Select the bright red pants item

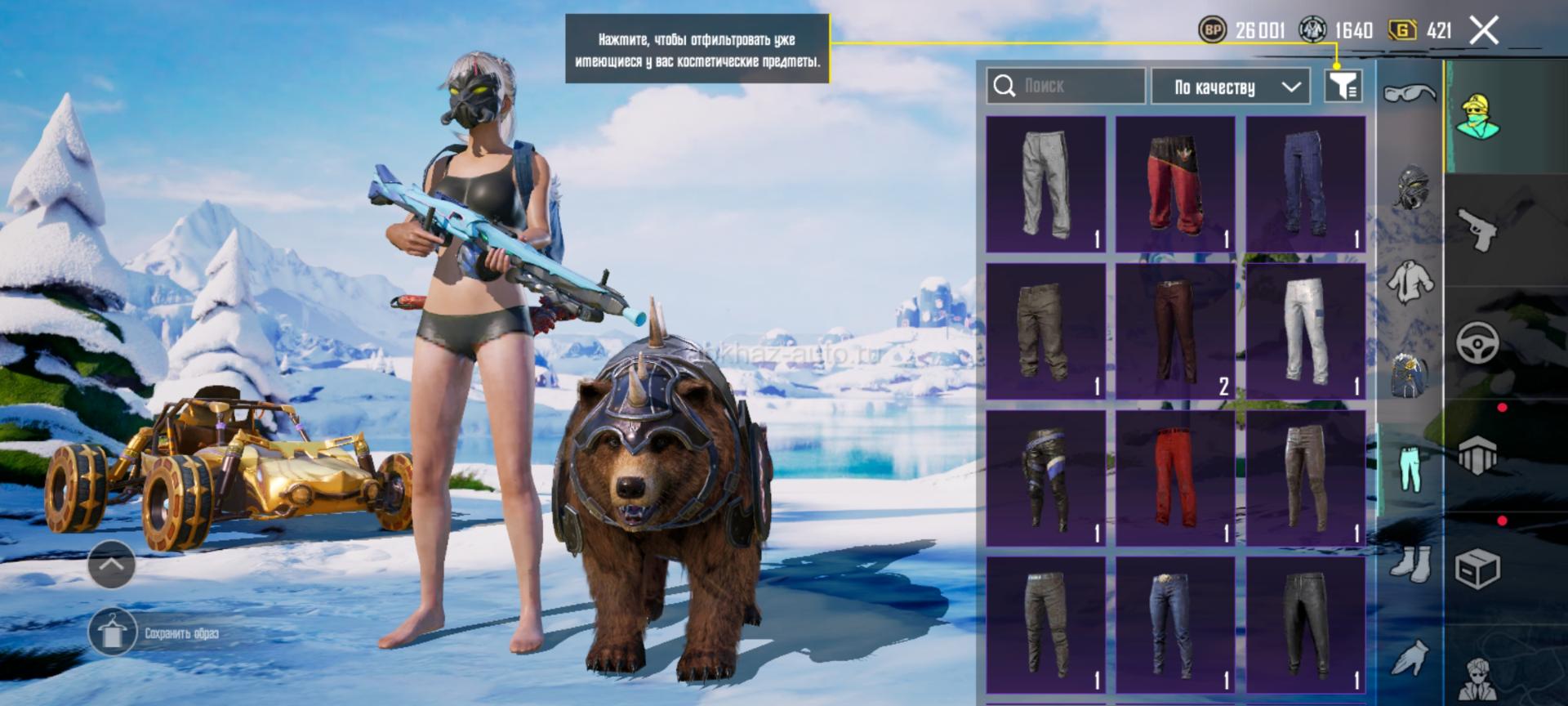pyautogui.click(x=1175, y=479)
